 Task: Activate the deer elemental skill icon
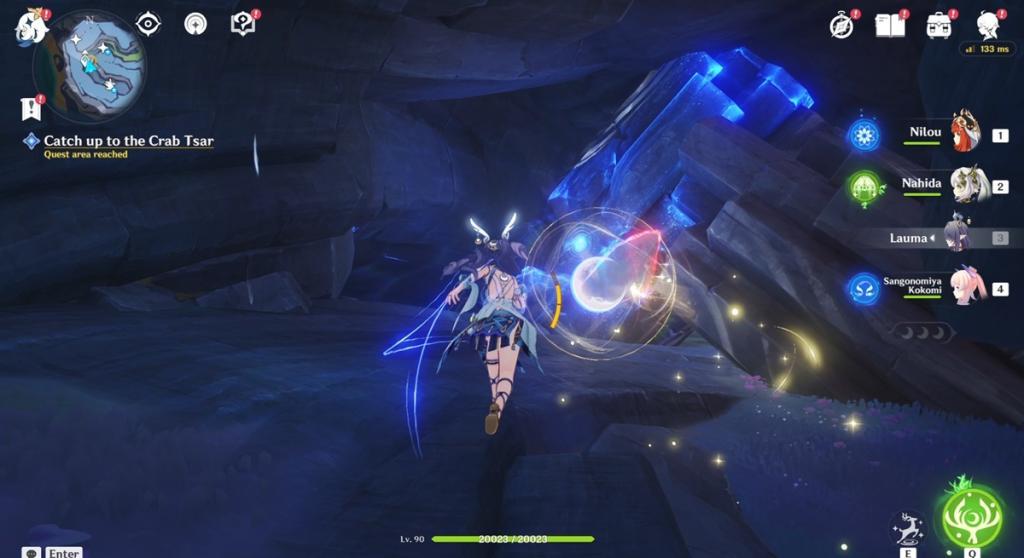[906, 527]
